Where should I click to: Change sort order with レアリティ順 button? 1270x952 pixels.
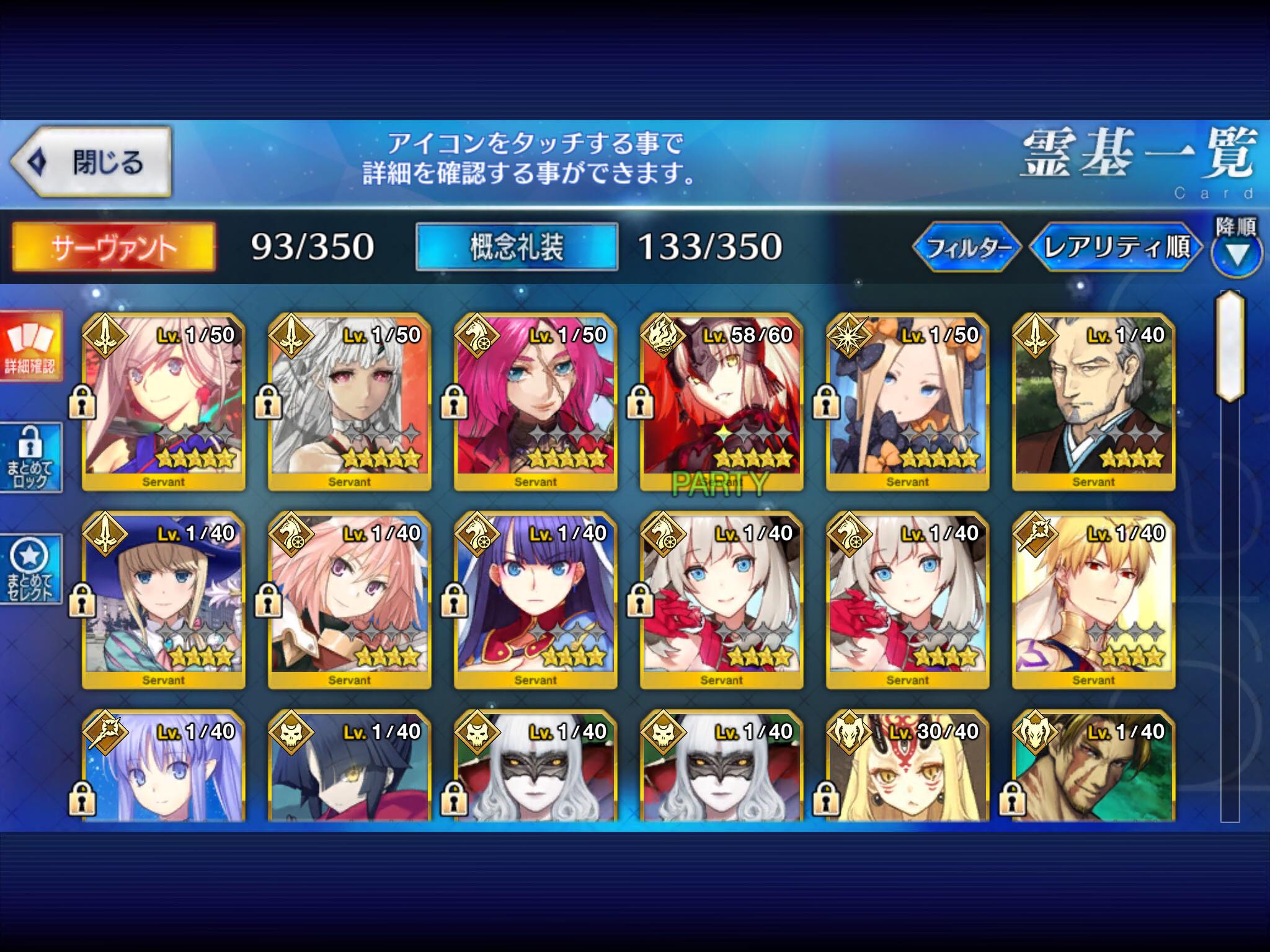click(1116, 248)
